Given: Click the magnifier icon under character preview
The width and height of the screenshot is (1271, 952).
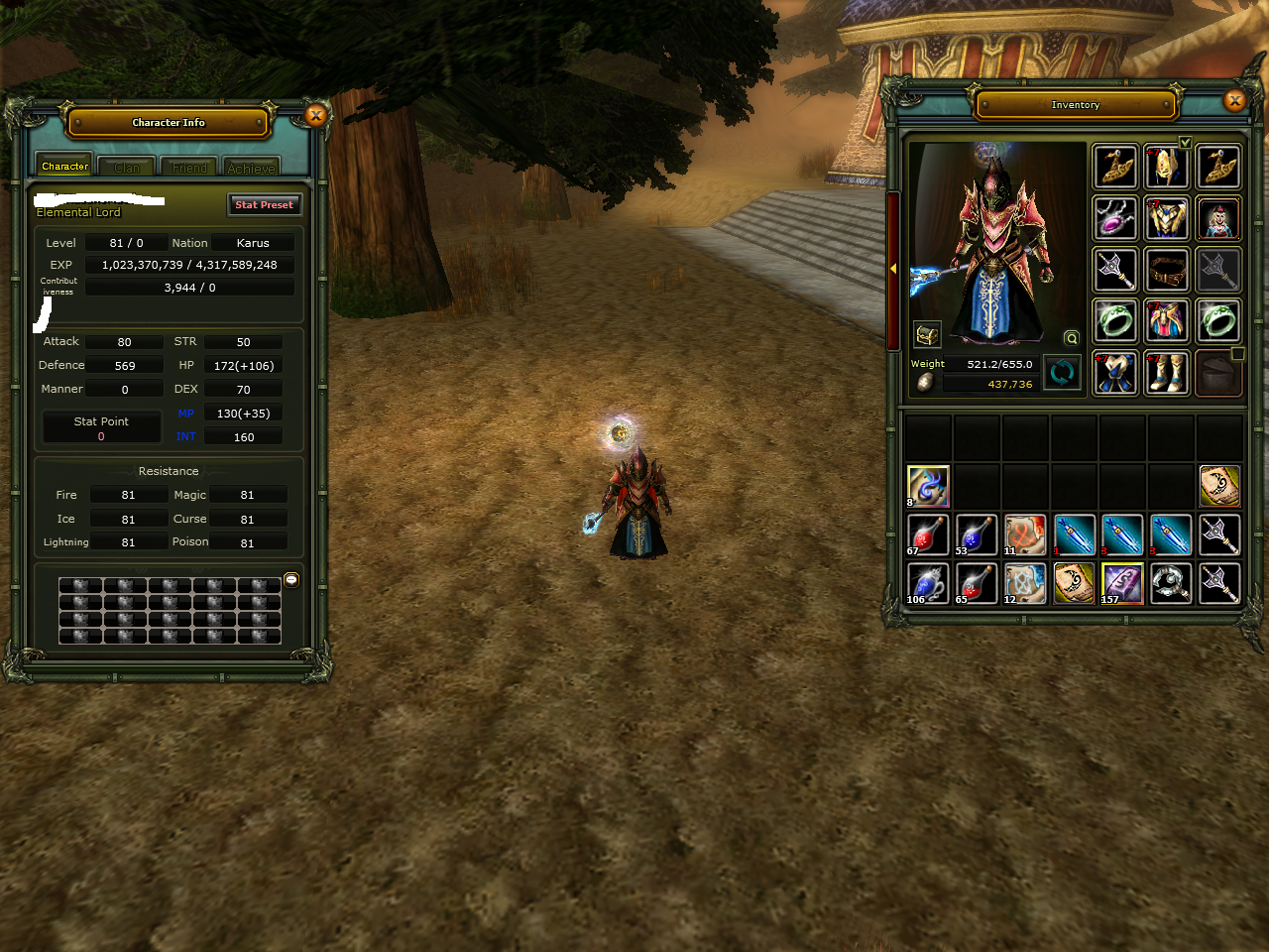Looking at the screenshot, I should tap(1072, 338).
